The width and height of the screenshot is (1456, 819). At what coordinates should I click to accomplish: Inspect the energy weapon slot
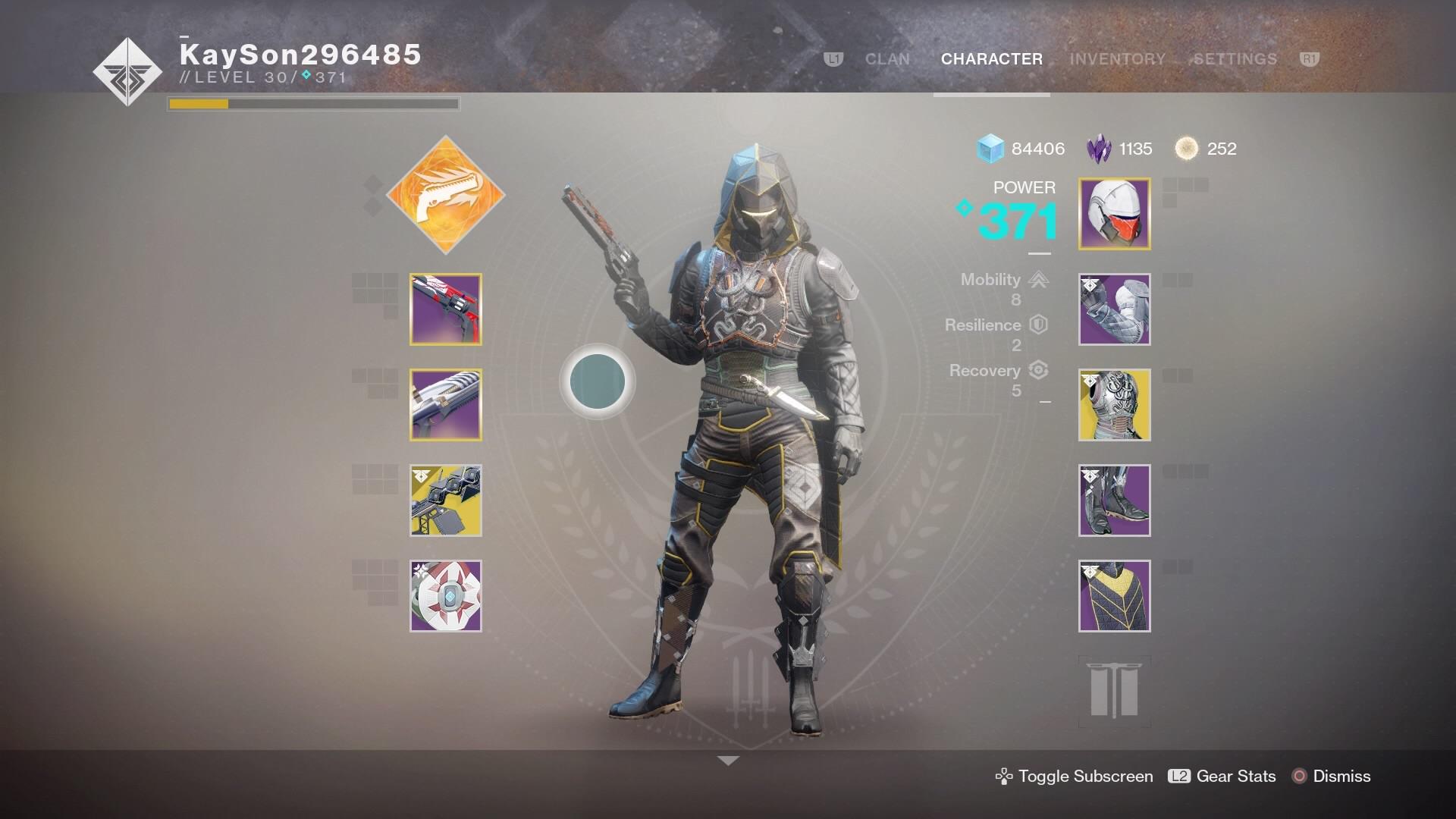444,406
